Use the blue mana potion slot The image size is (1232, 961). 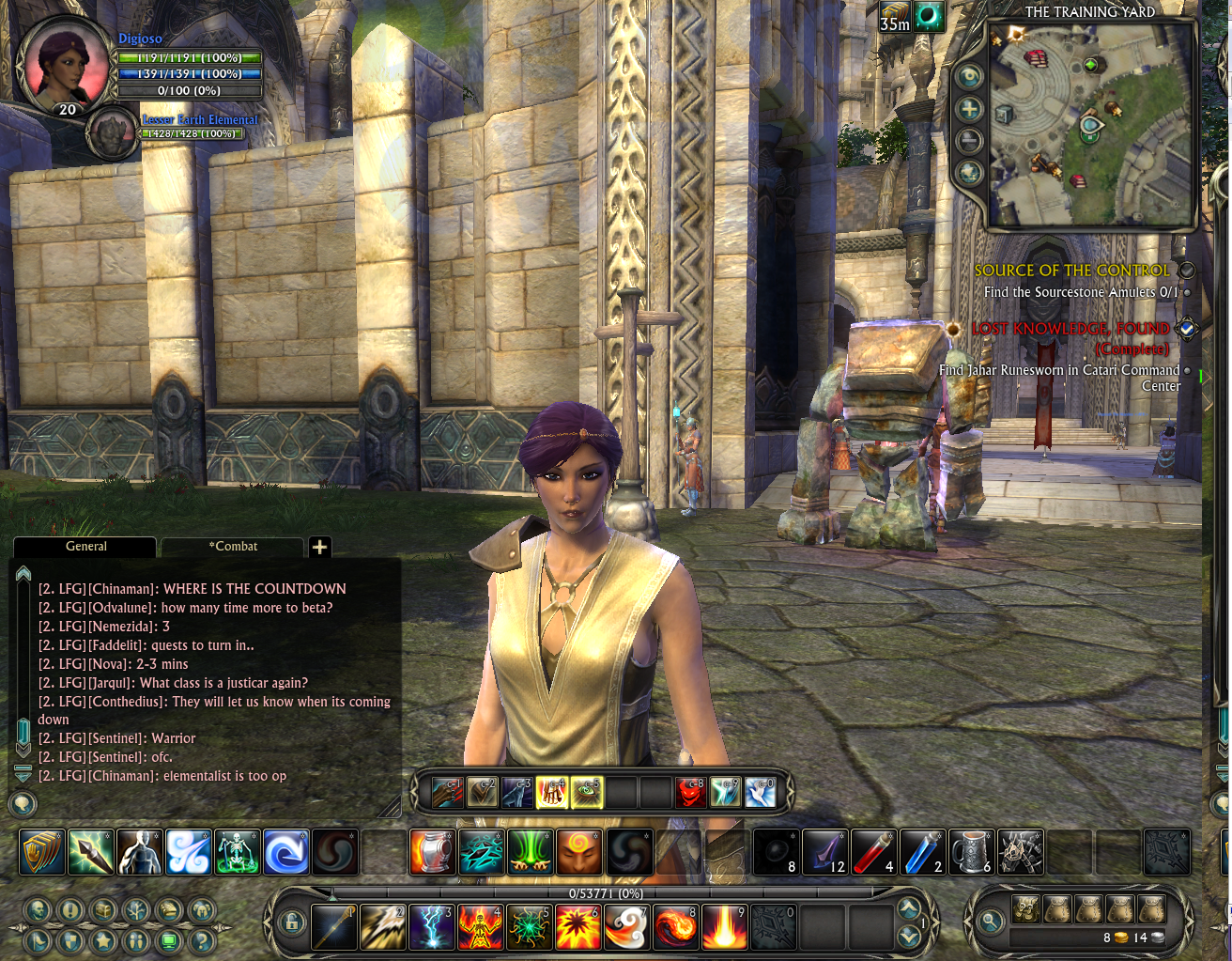pyautogui.click(x=922, y=852)
